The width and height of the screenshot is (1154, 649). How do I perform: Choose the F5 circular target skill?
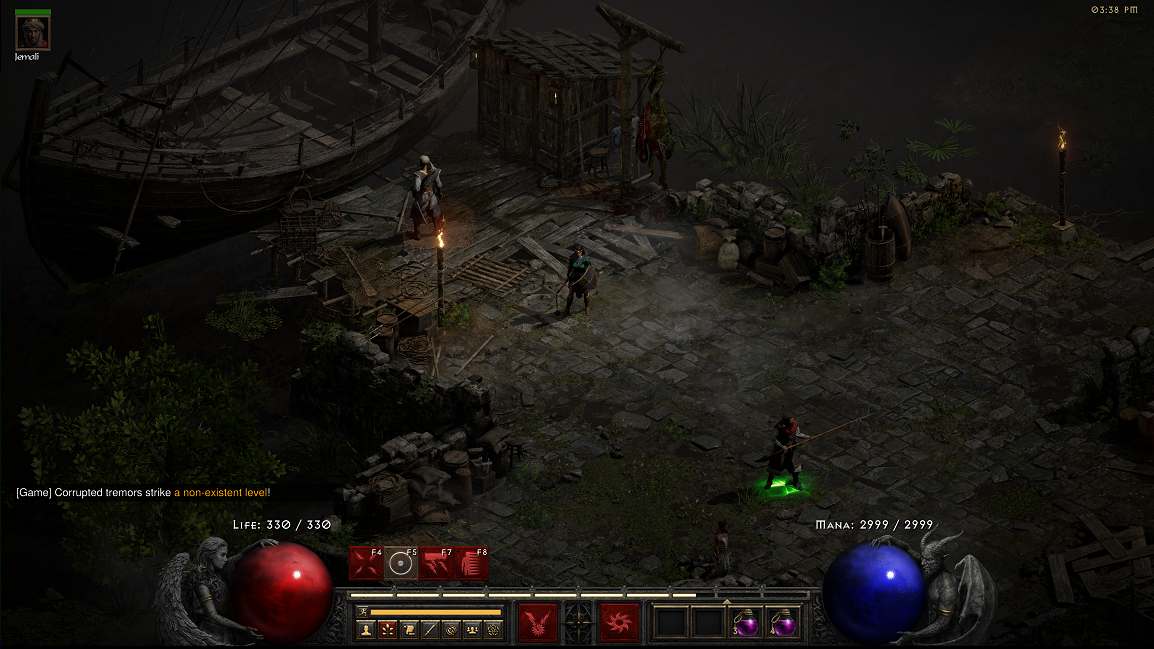pos(401,564)
